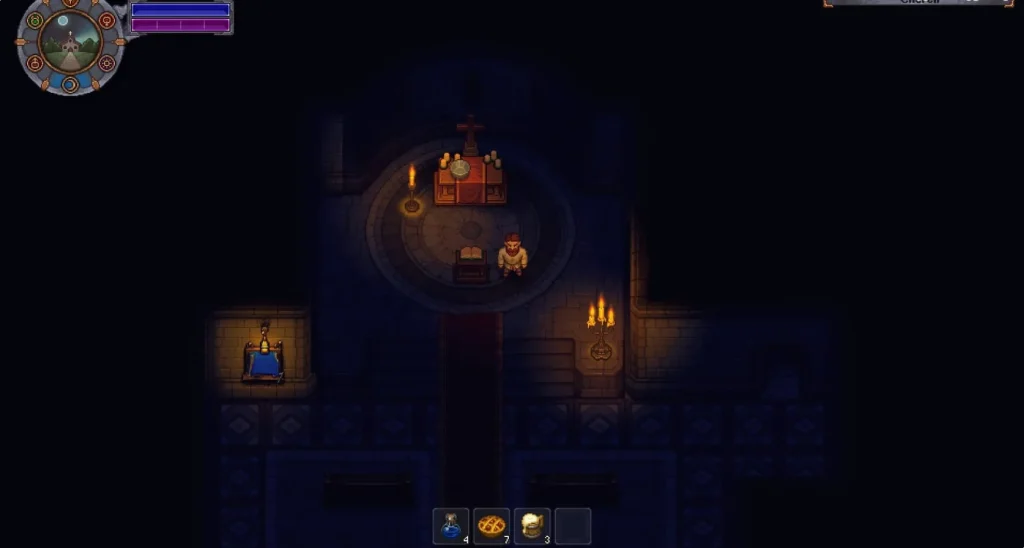The image size is (1024, 548).
Task: Use the pie in the hotbar
Action: [x=491, y=526]
